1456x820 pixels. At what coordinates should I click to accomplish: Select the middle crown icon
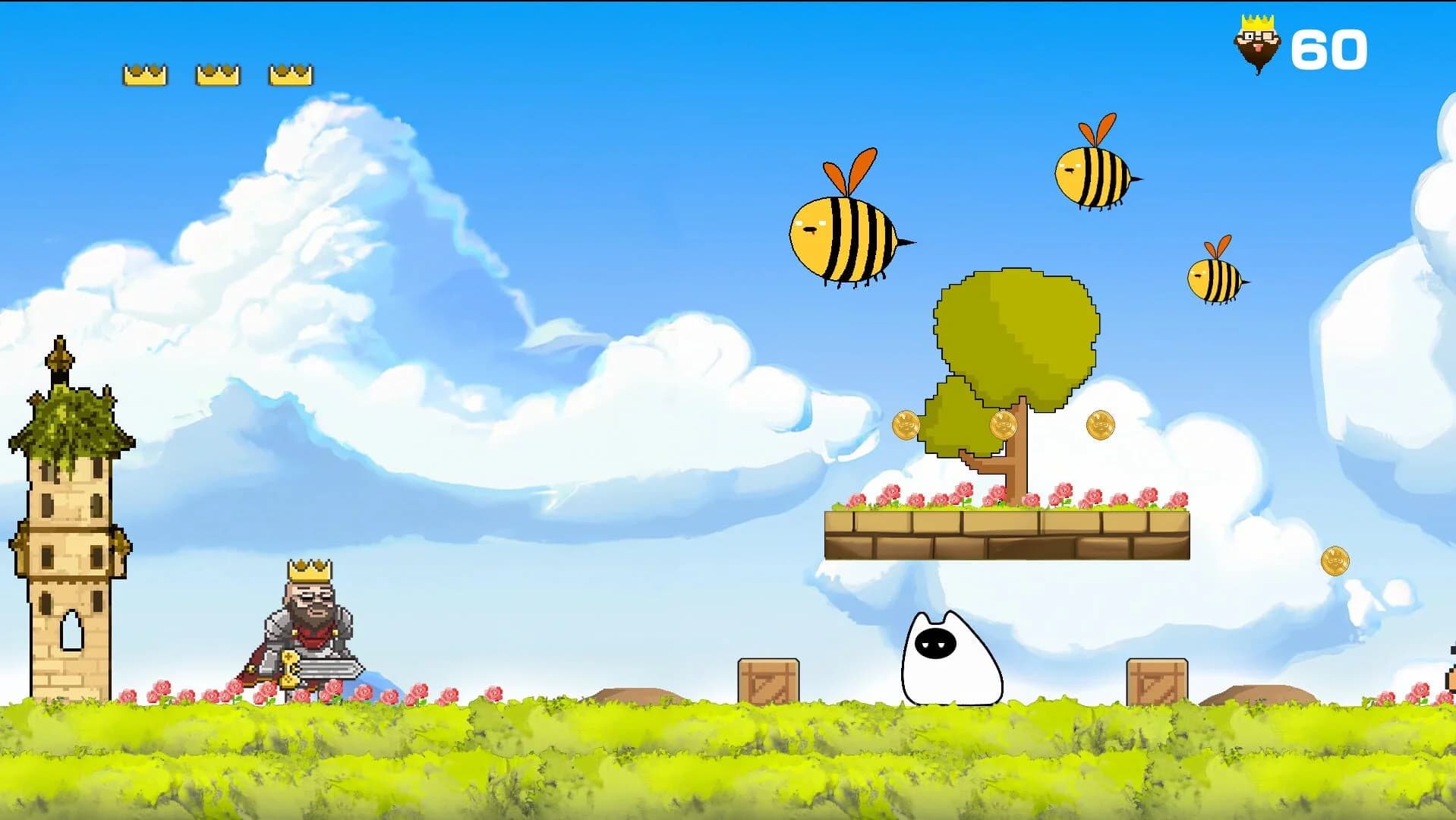coord(217,73)
